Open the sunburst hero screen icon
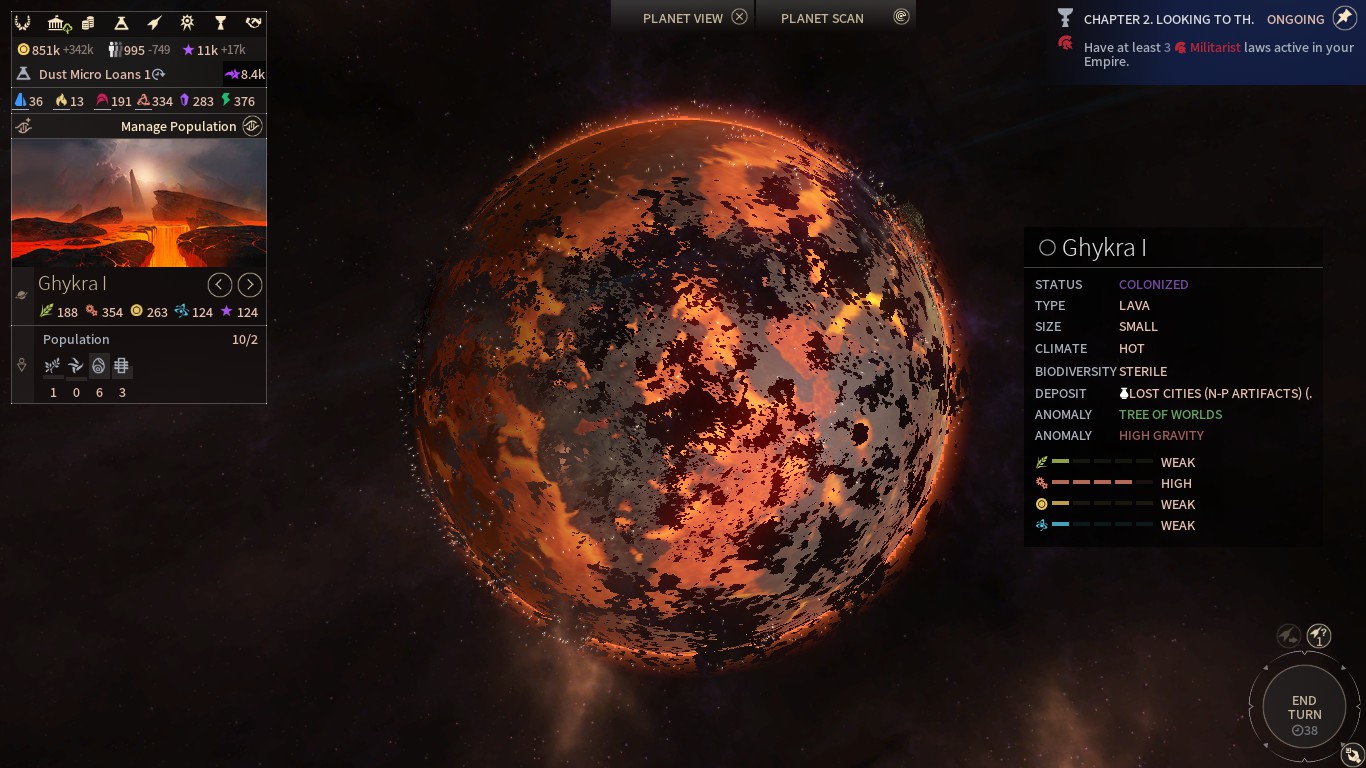The image size is (1366, 768). (x=187, y=23)
